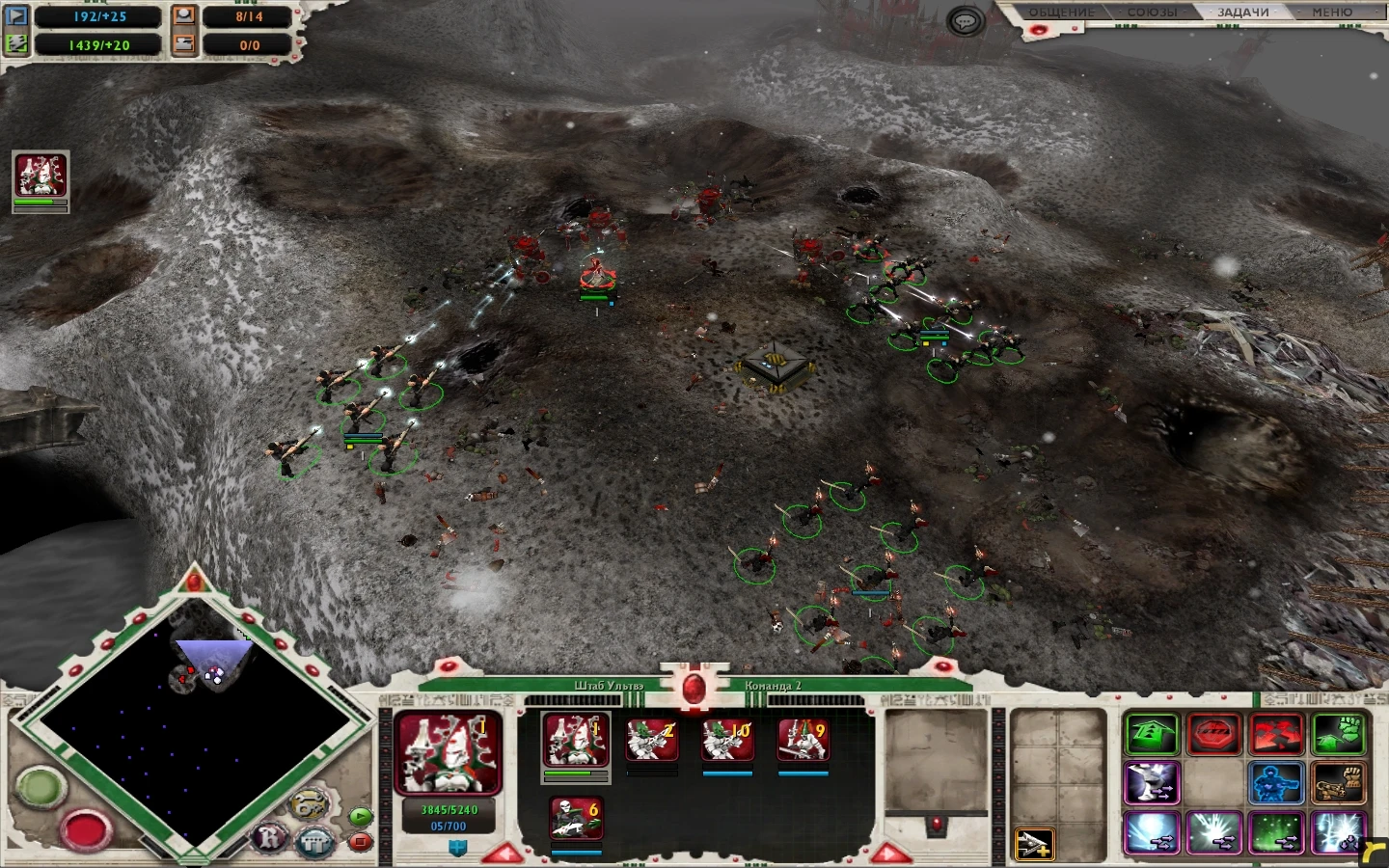Select the green fist melee stance icon
Screen dimensions: 1389x868
coord(1339,733)
